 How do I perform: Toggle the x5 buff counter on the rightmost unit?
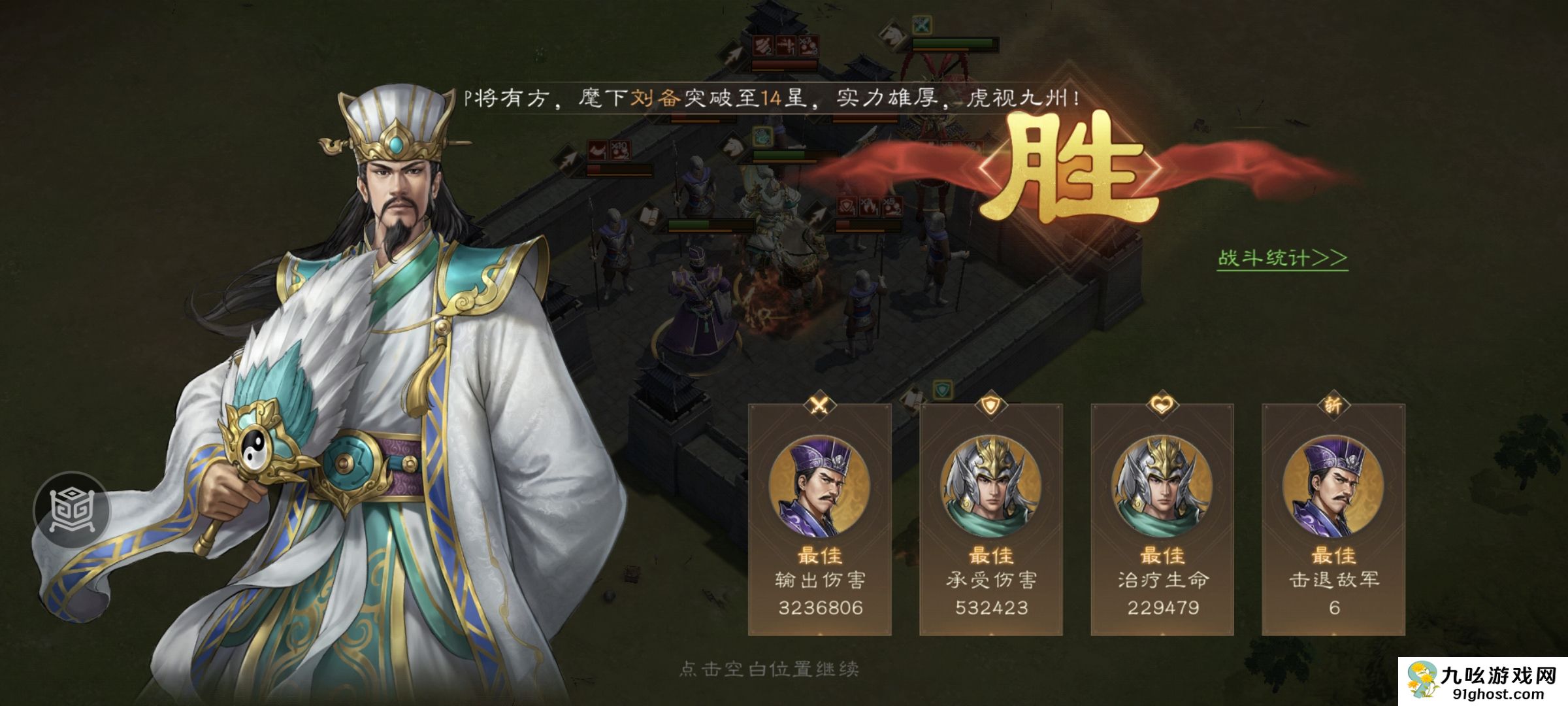(891, 206)
